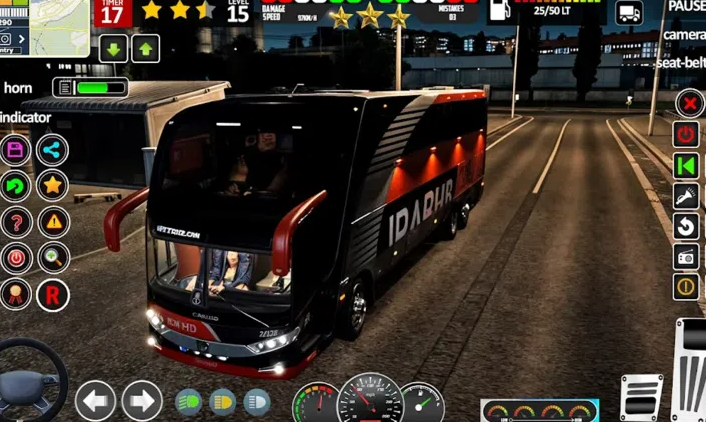Viewport: 706px width, 422px height.
Task: Click the green up arrow button
Action: tap(146, 48)
